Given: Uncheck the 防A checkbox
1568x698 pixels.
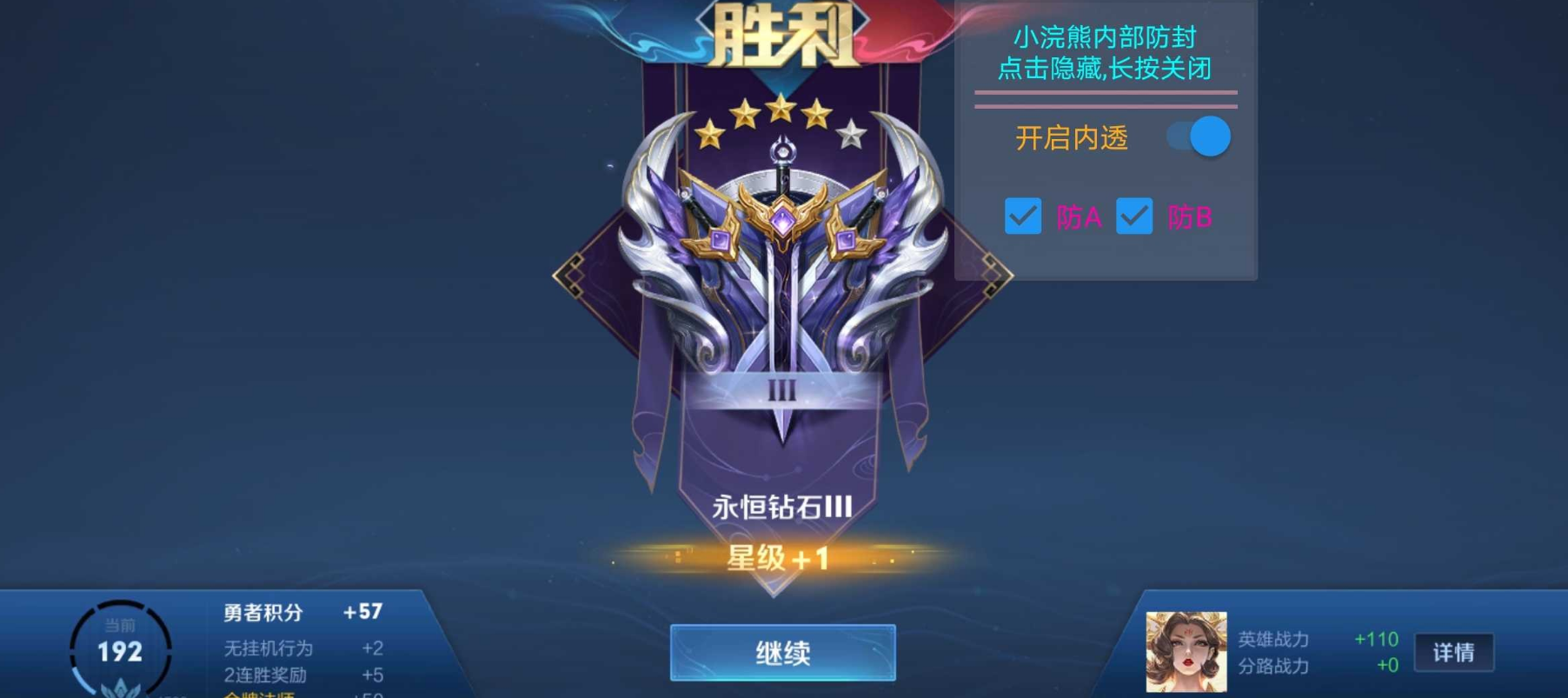Looking at the screenshot, I should [x=1023, y=216].
